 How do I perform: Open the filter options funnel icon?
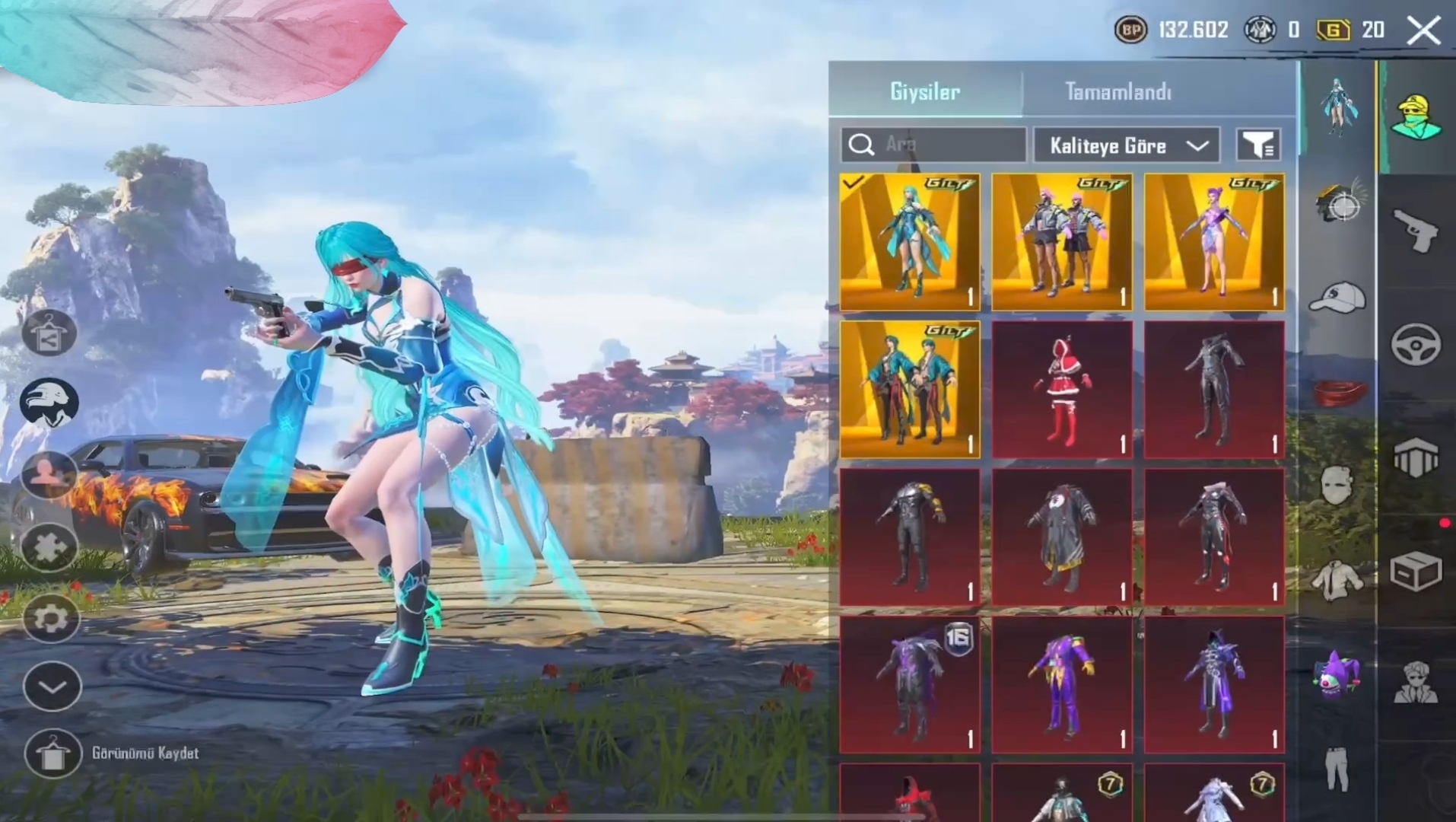pyautogui.click(x=1259, y=145)
